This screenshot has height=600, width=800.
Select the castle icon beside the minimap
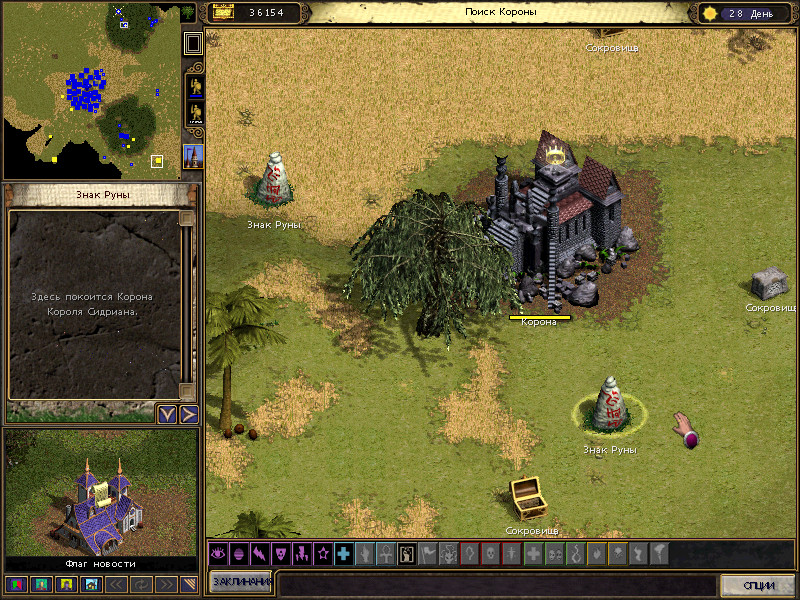pyautogui.click(x=194, y=156)
